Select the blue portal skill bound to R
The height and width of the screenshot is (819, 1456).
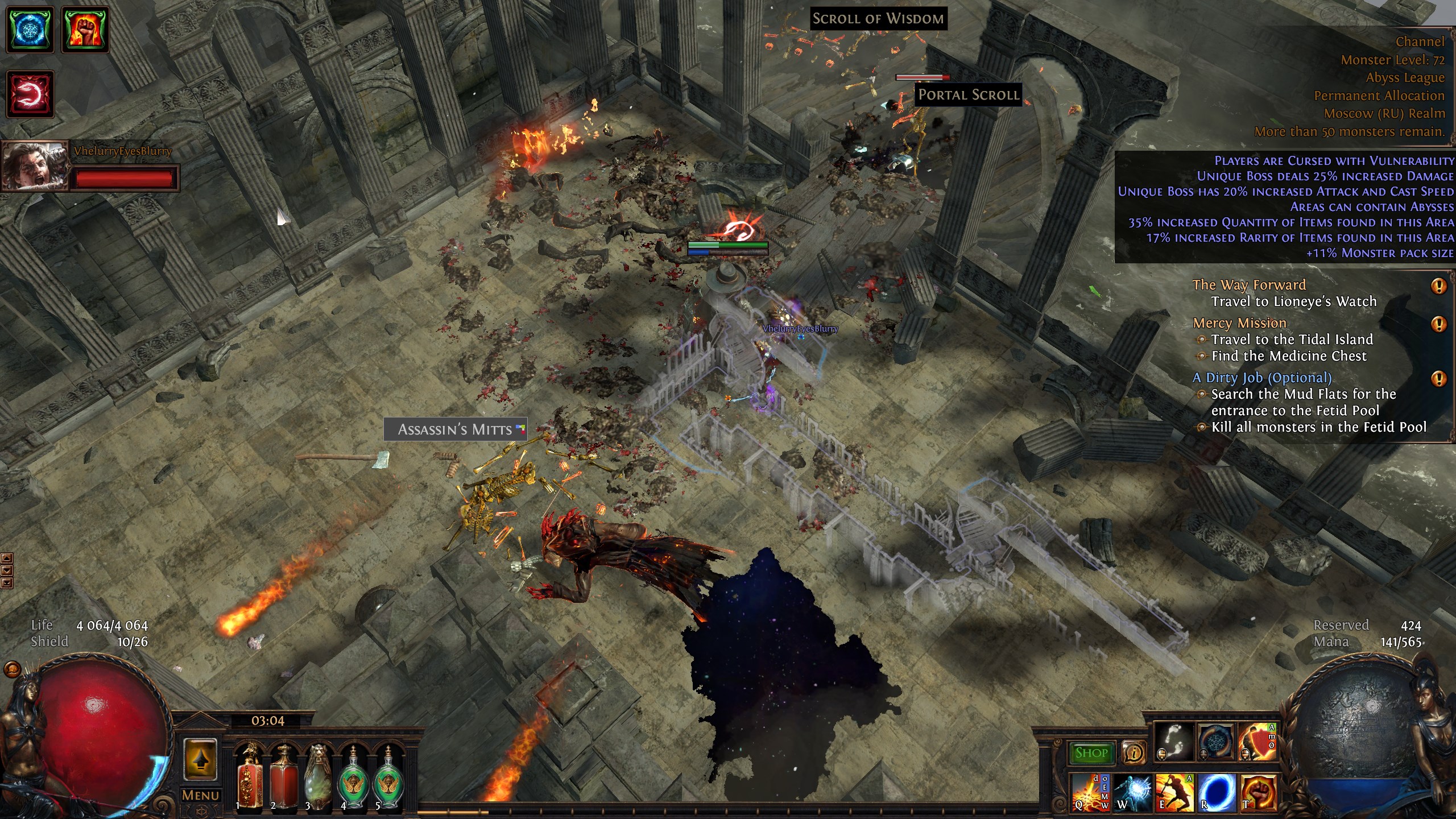[x=1217, y=792]
